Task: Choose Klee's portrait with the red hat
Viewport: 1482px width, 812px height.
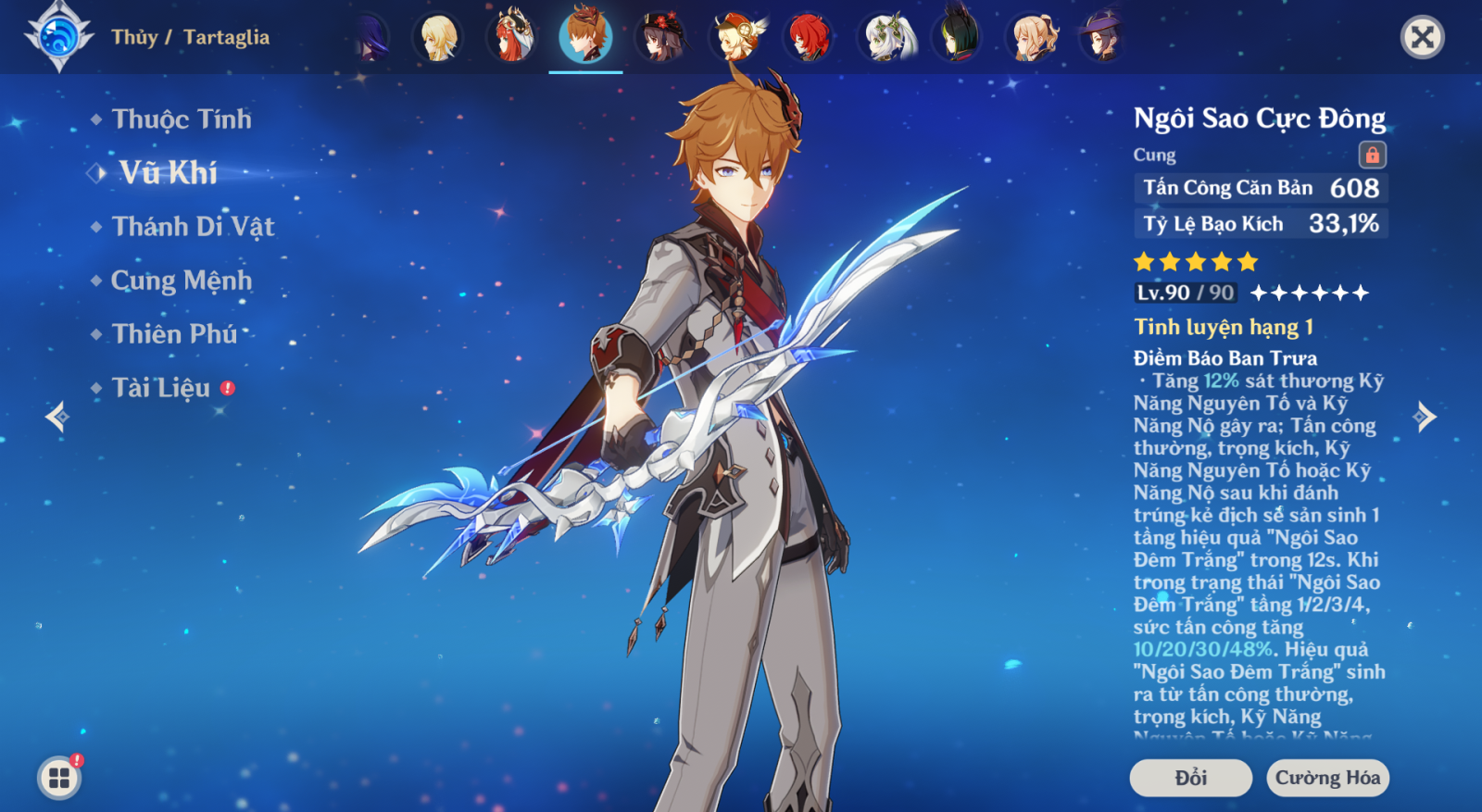Action: click(736, 37)
